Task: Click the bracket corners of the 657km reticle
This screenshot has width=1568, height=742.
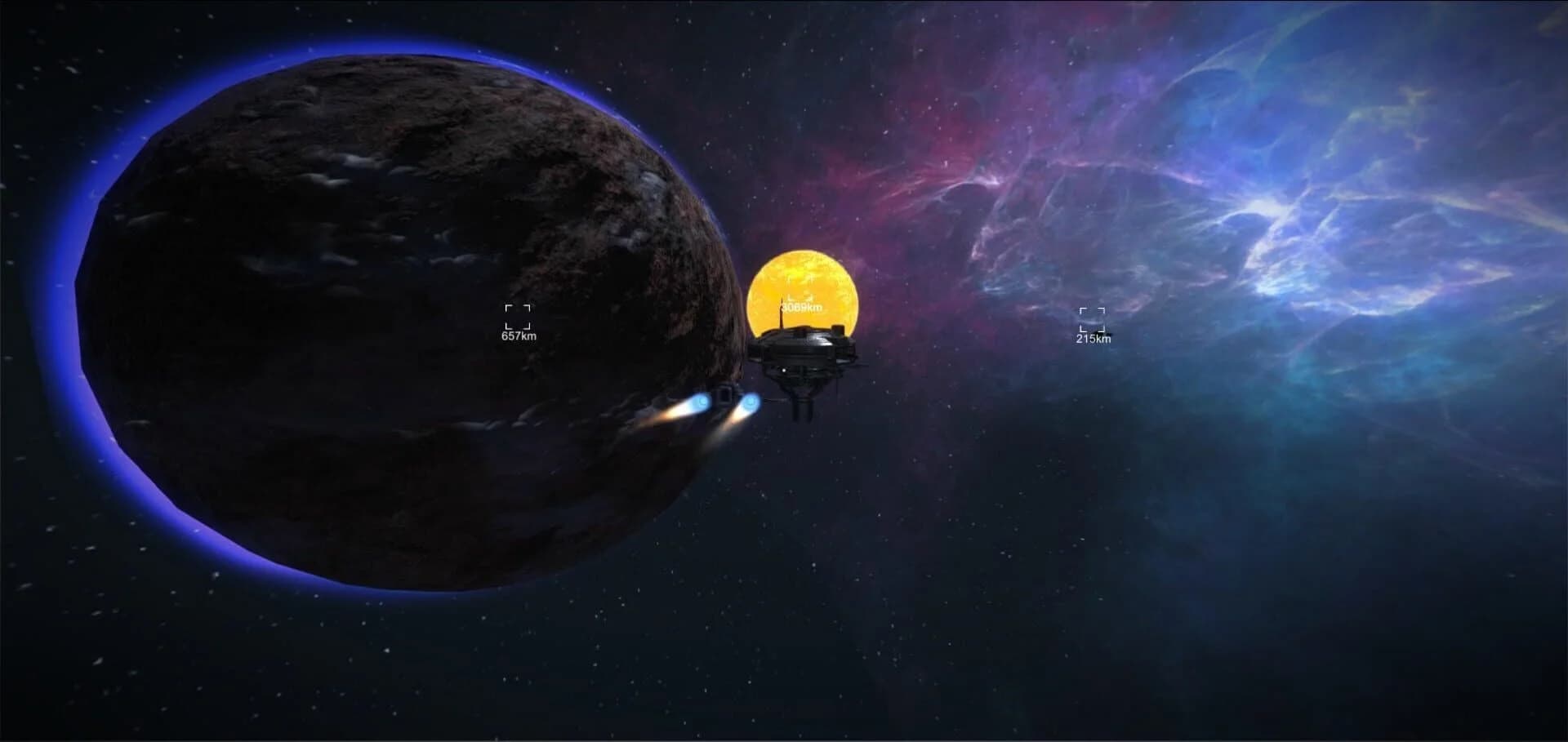Action: [x=516, y=314]
